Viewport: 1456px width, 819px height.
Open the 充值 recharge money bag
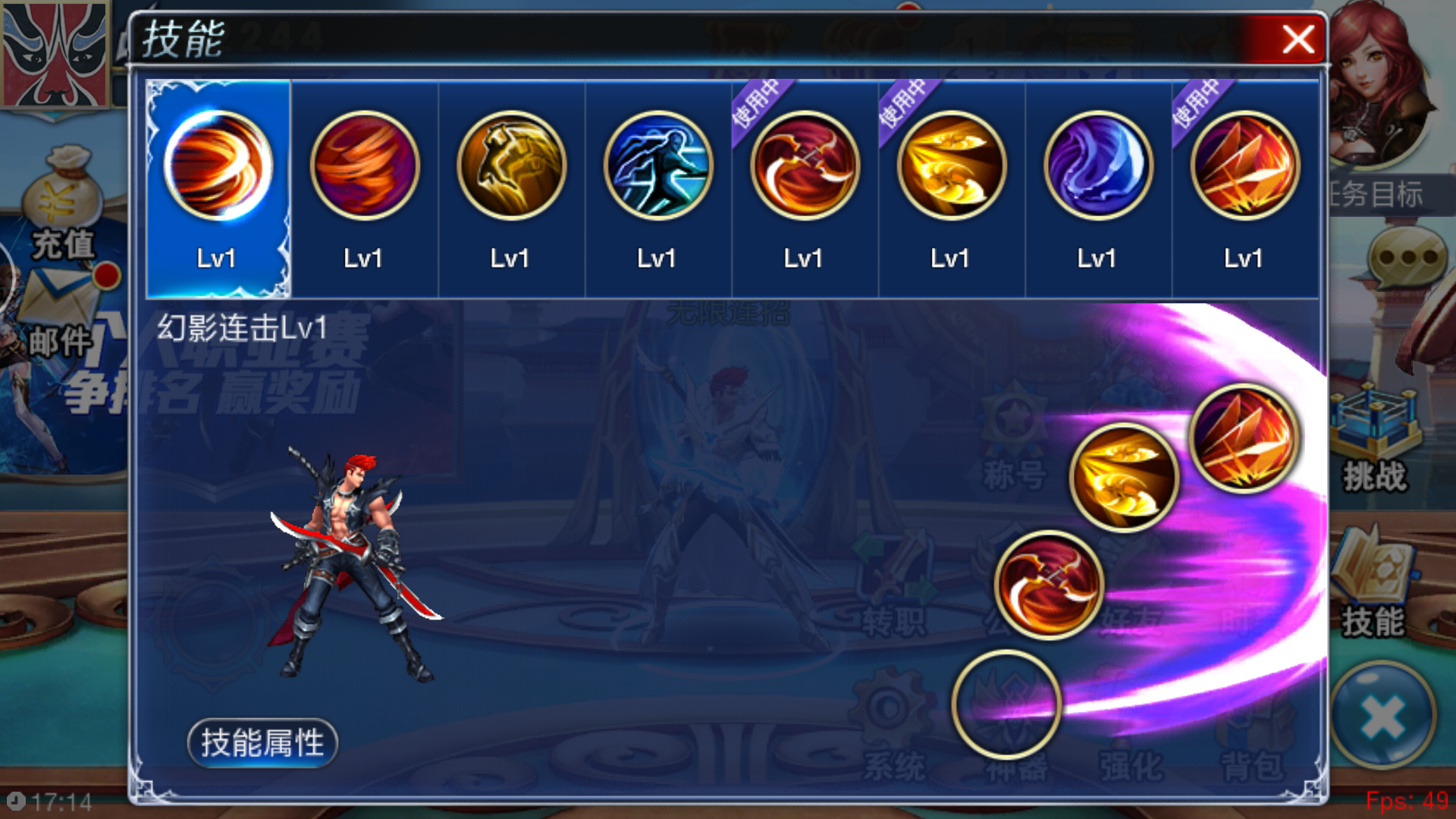tap(62, 205)
